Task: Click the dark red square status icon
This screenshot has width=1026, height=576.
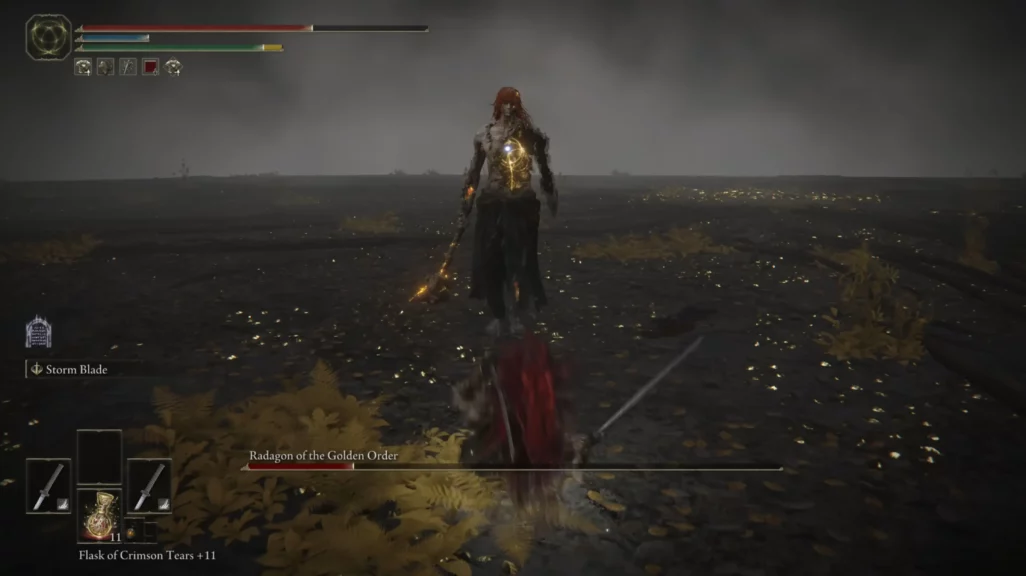Action: (x=150, y=67)
